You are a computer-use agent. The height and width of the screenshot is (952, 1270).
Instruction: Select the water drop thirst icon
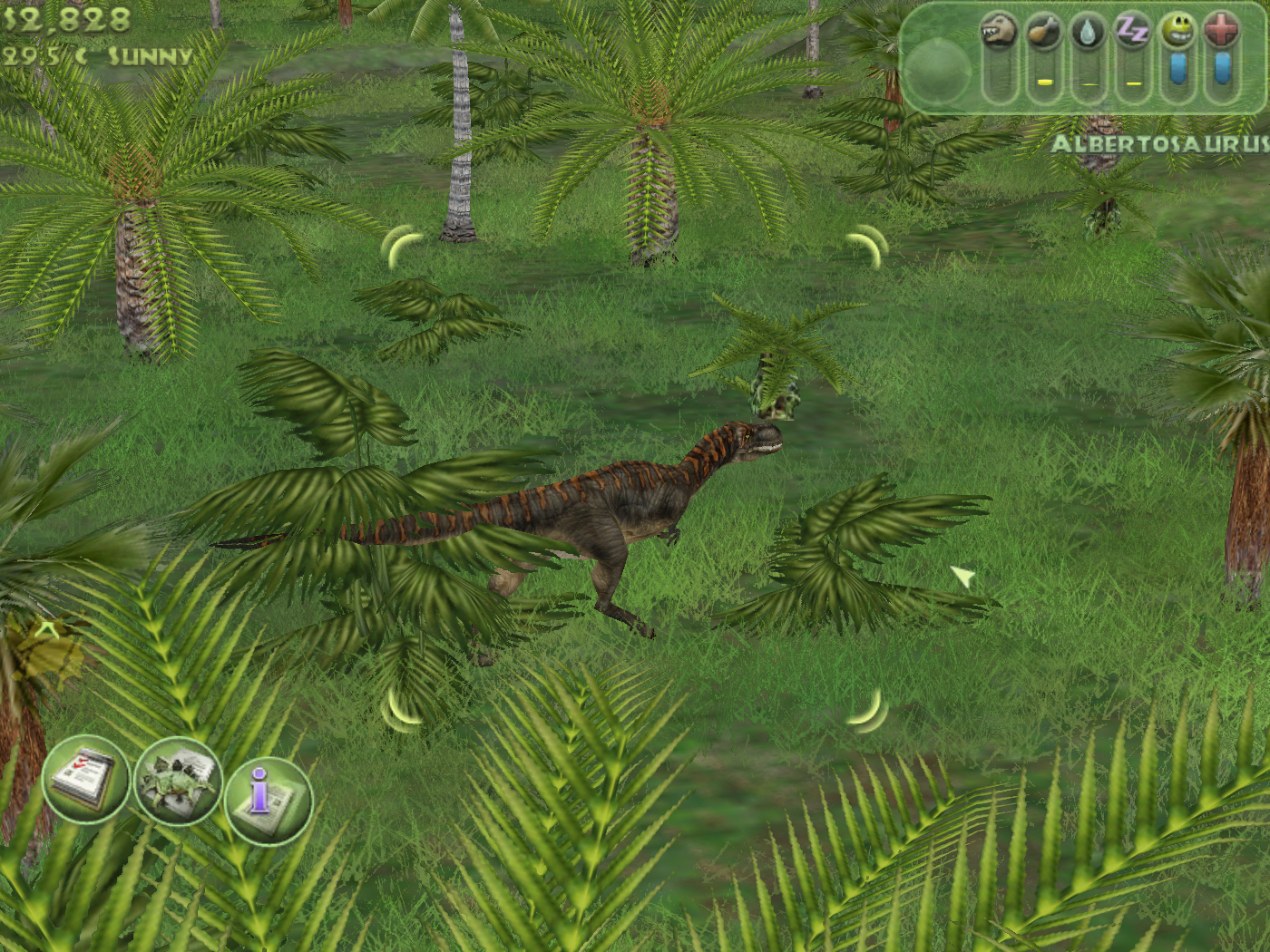click(x=1089, y=33)
